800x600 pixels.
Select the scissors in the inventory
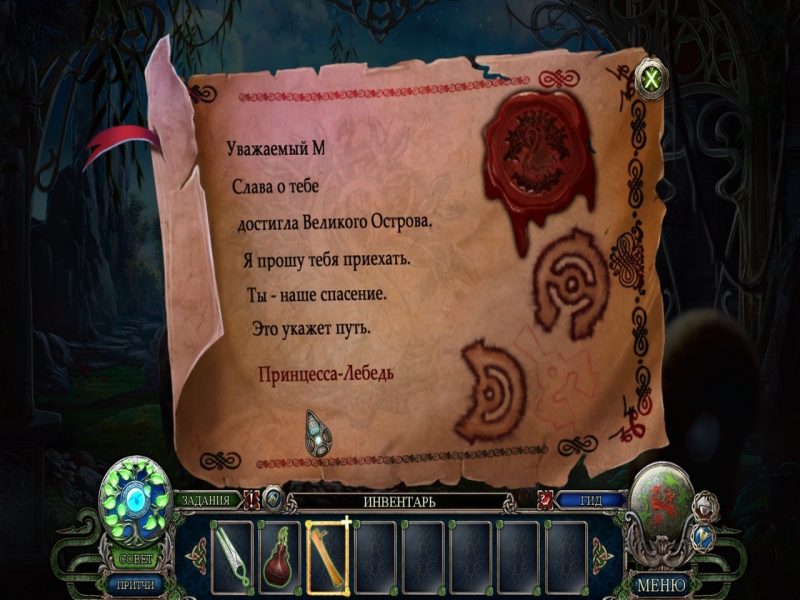[x=232, y=552]
